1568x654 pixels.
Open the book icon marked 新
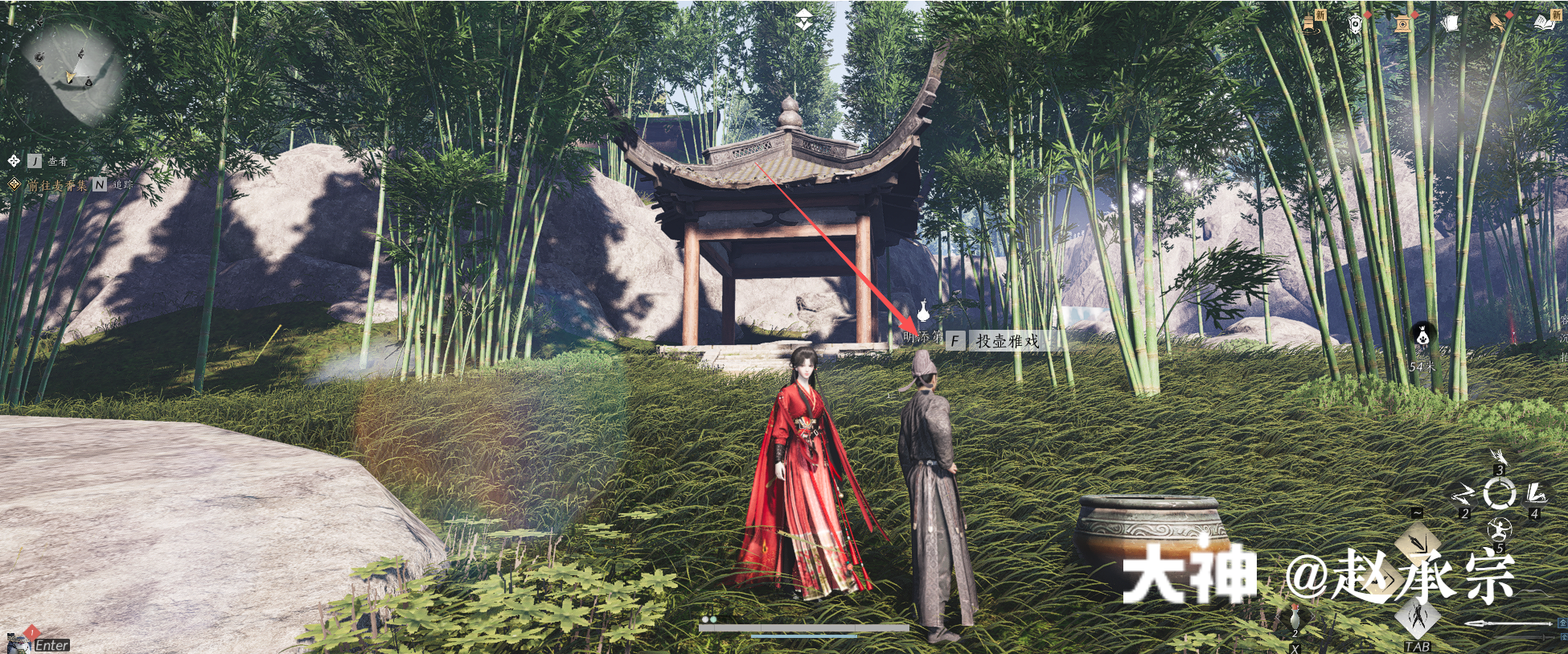[x=1550, y=24]
